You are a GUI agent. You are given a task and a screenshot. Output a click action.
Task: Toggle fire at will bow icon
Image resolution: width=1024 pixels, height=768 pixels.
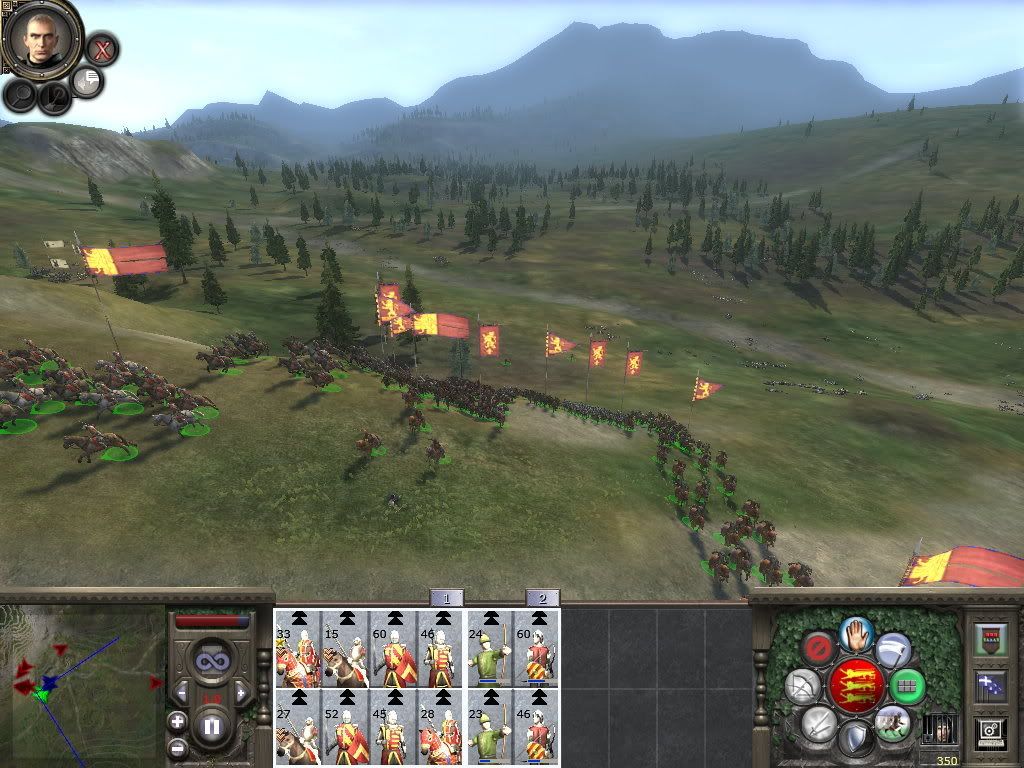click(x=802, y=686)
